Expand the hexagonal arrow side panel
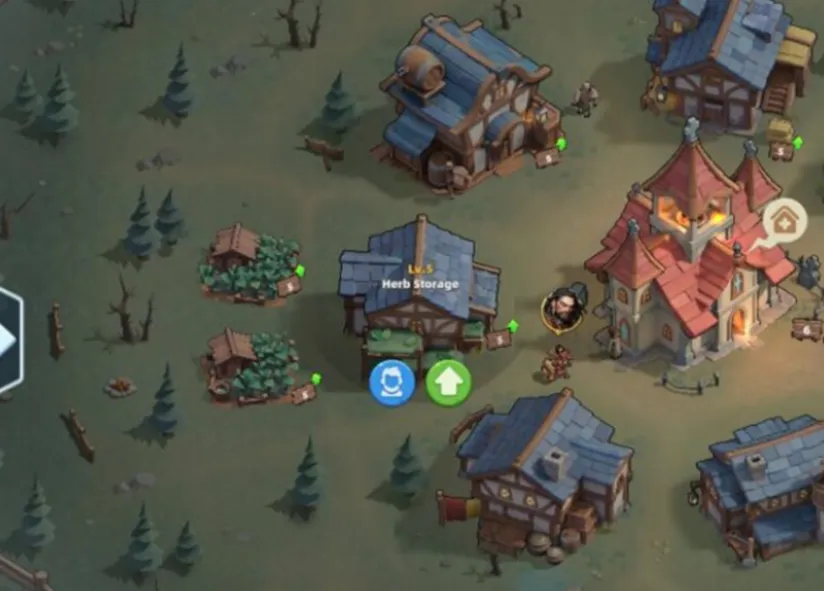Image resolution: width=824 pixels, height=591 pixels. 8,340
